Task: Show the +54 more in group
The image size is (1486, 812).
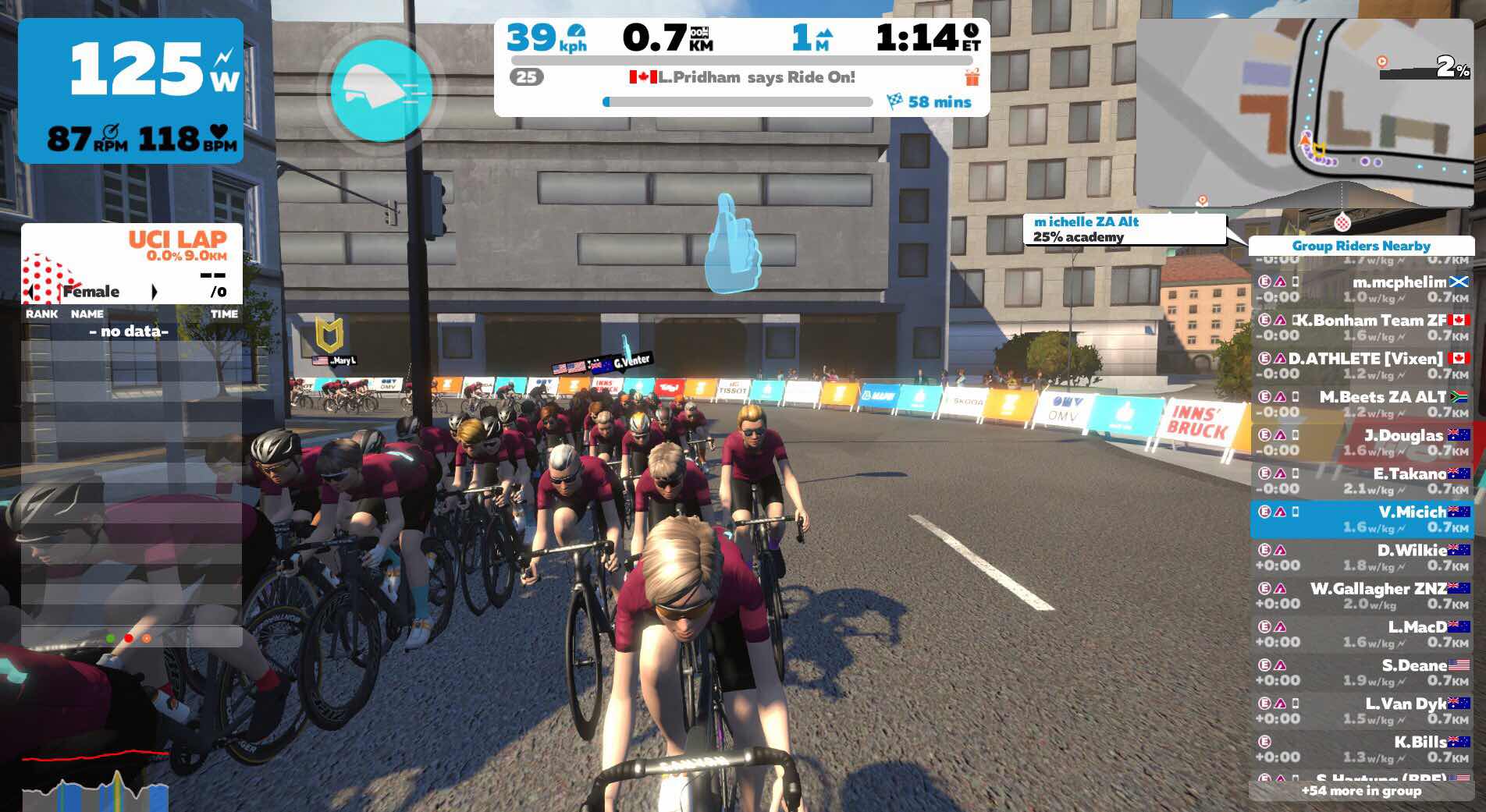Action: click(x=1361, y=791)
